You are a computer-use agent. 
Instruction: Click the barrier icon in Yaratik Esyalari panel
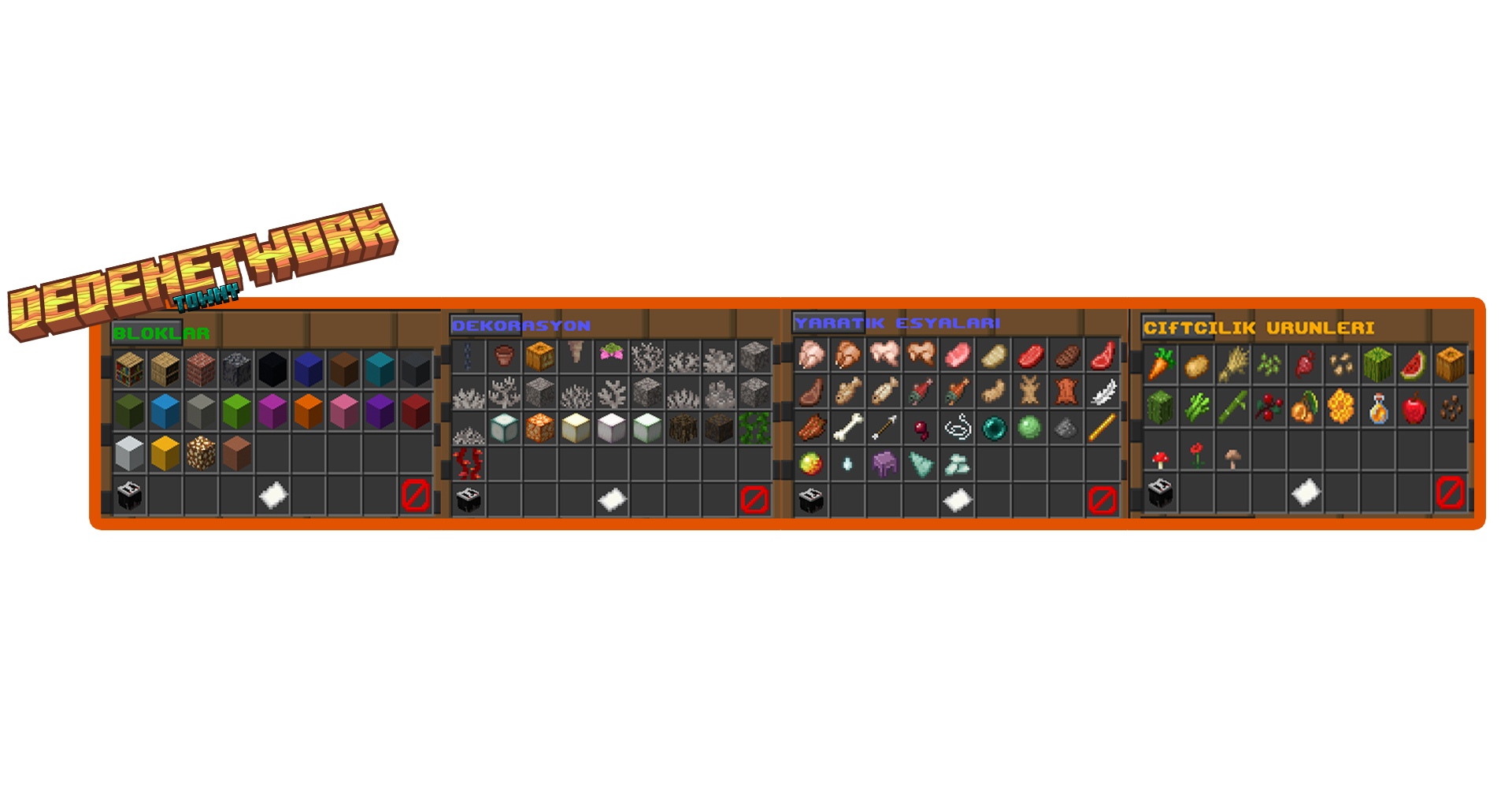(x=1102, y=500)
